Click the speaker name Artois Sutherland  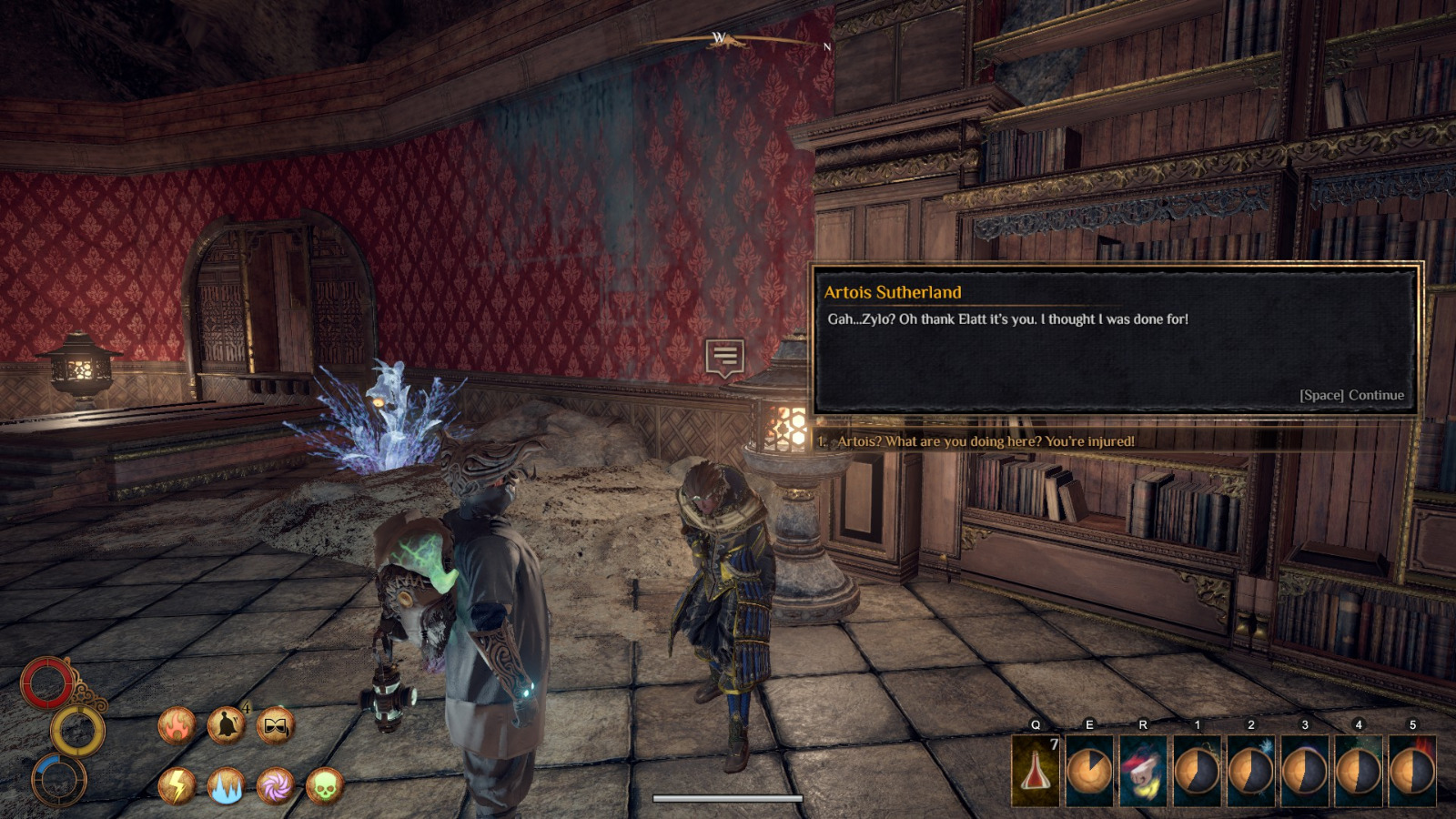click(894, 291)
